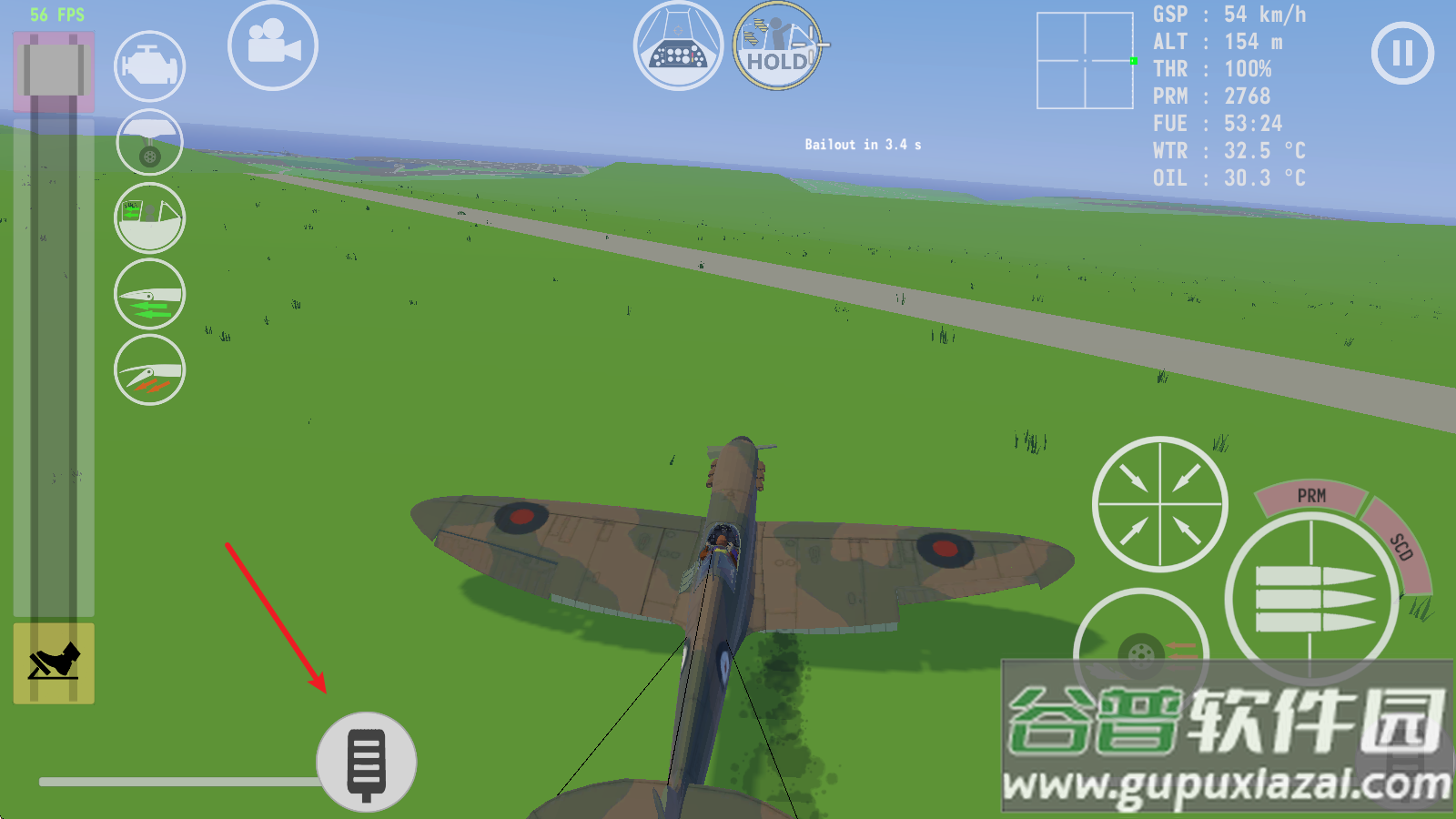Toggle the yellow wheel chocks button
Screen dimensions: 1456x819
click(54, 662)
